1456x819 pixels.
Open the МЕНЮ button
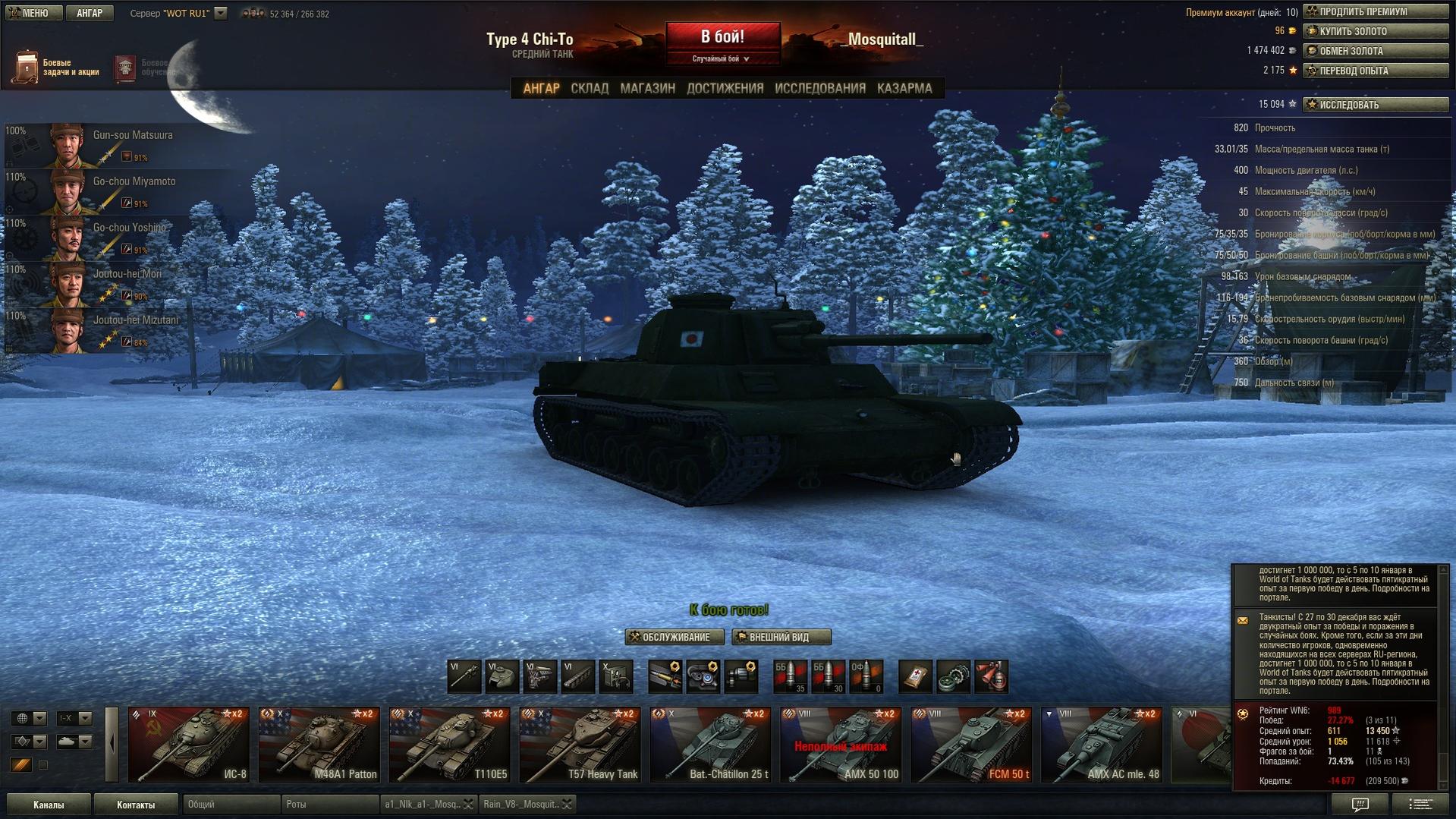click(x=32, y=13)
